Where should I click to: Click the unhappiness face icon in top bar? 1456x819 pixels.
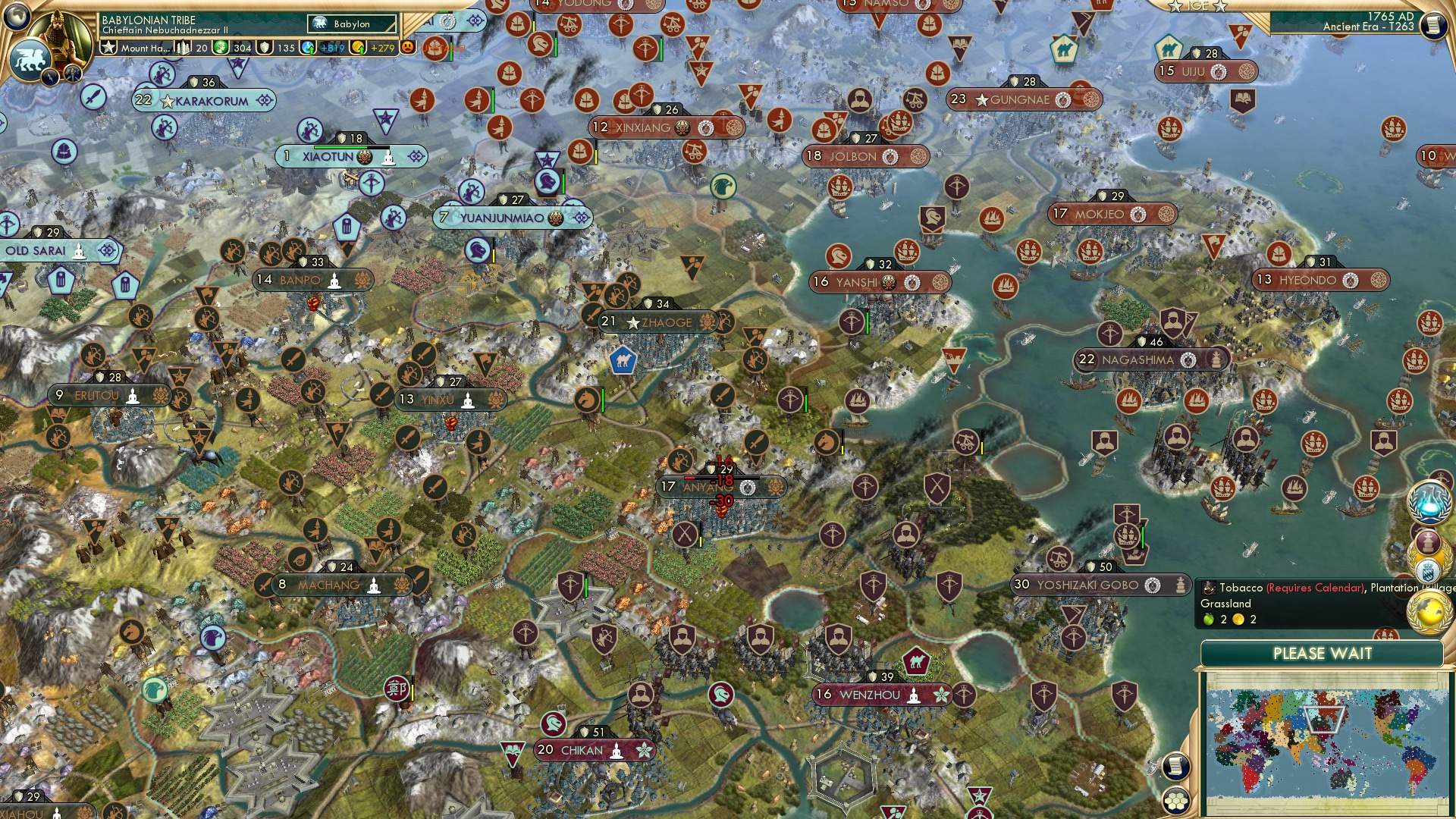(x=406, y=49)
